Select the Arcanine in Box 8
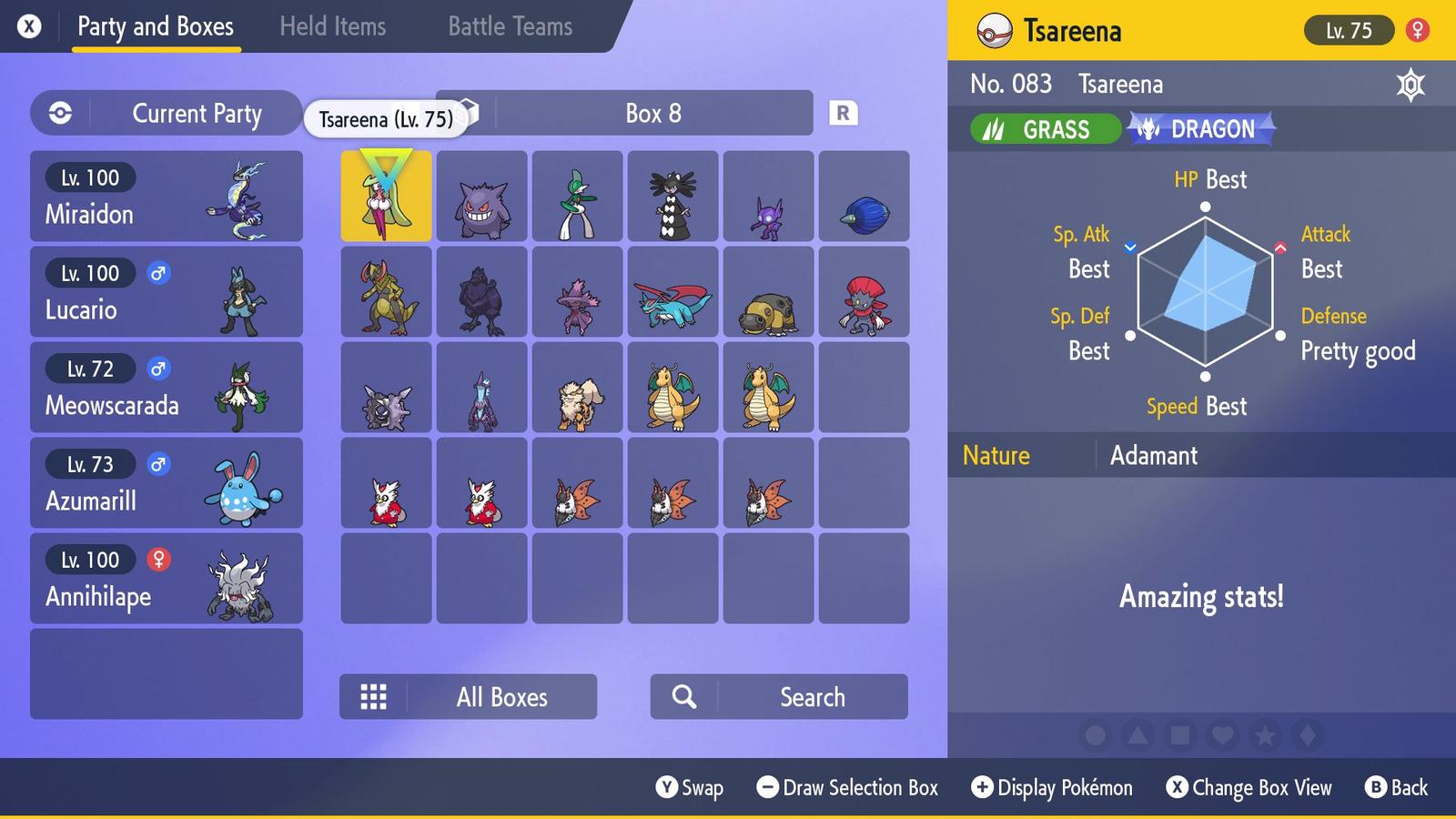The width and height of the screenshot is (1456, 819). click(577, 391)
